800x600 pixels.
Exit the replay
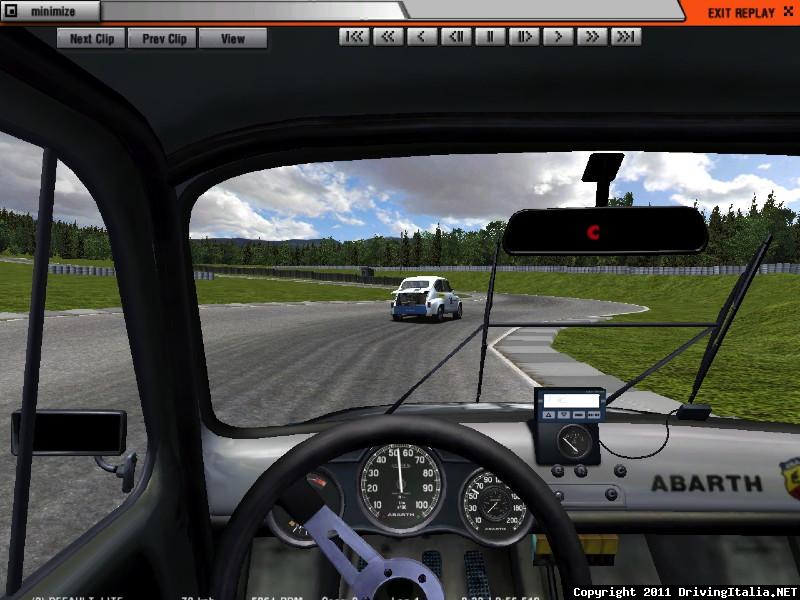point(742,12)
